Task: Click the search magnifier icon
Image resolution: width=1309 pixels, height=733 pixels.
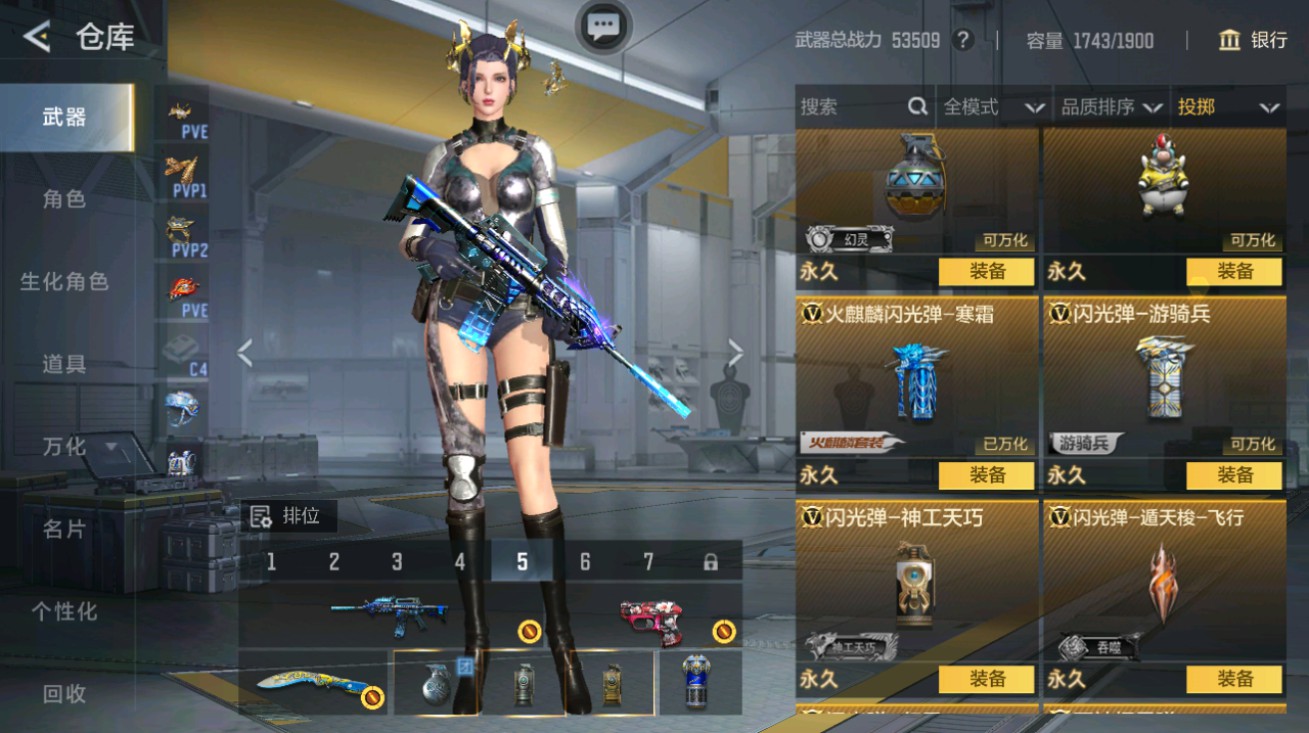Action: [916, 107]
